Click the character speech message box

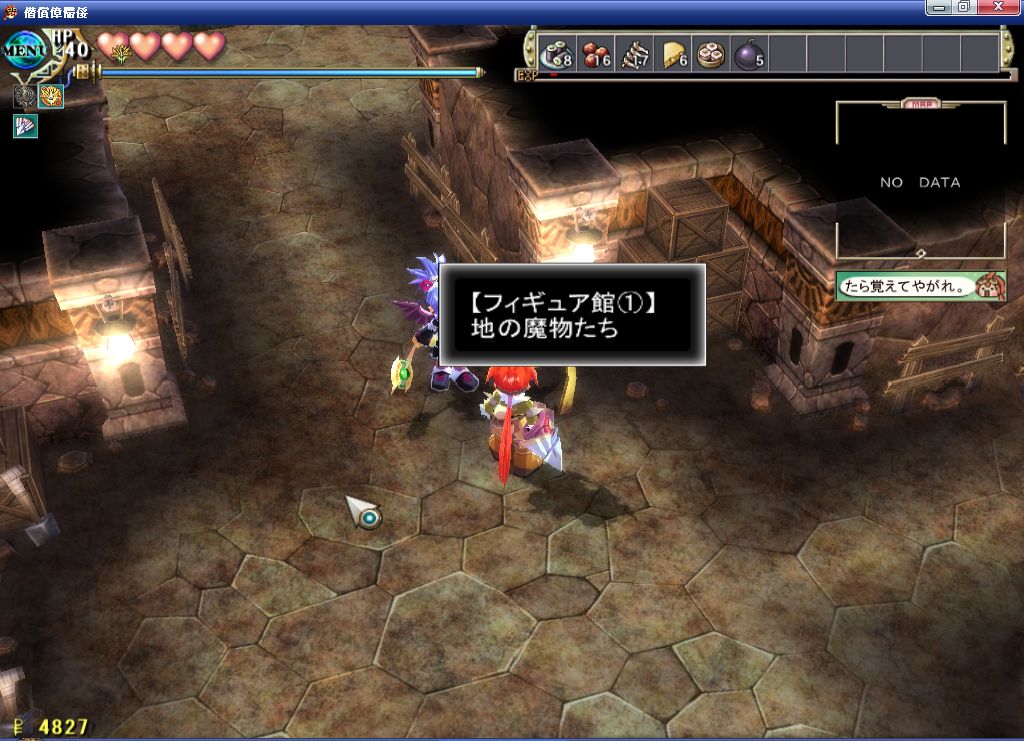pos(920,285)
